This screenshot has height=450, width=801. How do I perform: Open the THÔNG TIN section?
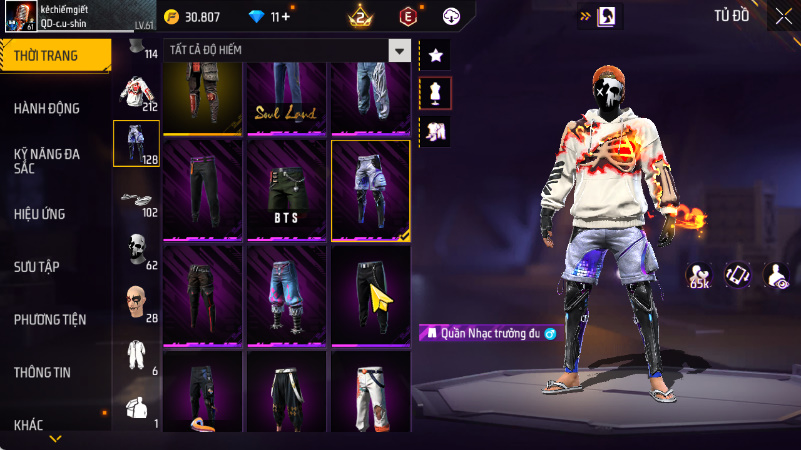(42, 372)
